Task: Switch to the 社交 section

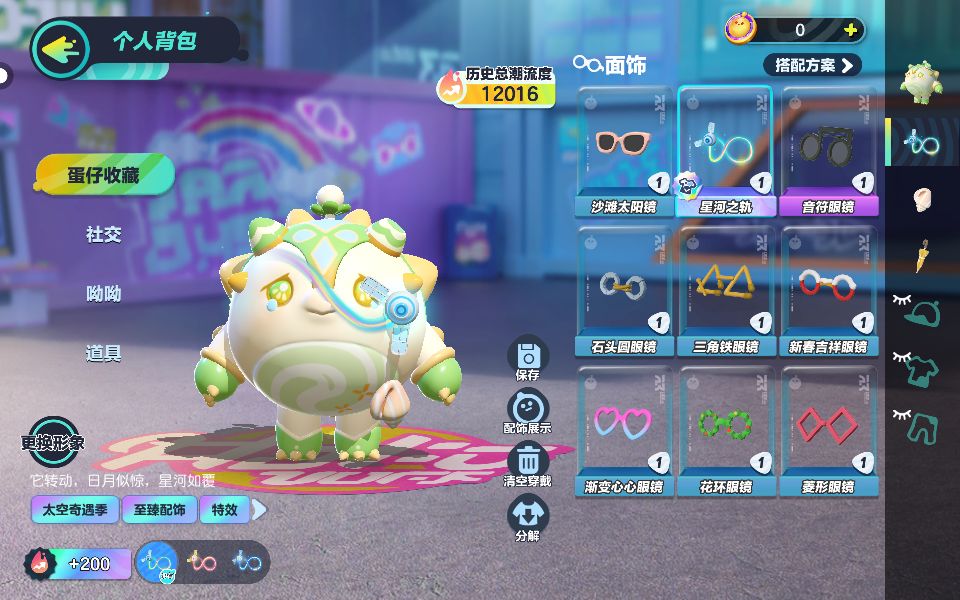Action: click(x=104, y=234)
